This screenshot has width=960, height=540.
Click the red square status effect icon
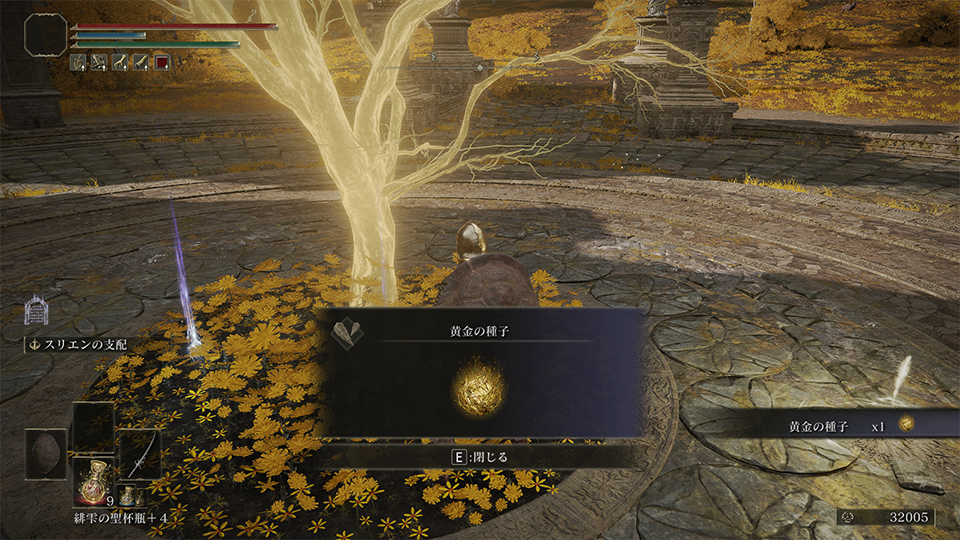[163, 63]
